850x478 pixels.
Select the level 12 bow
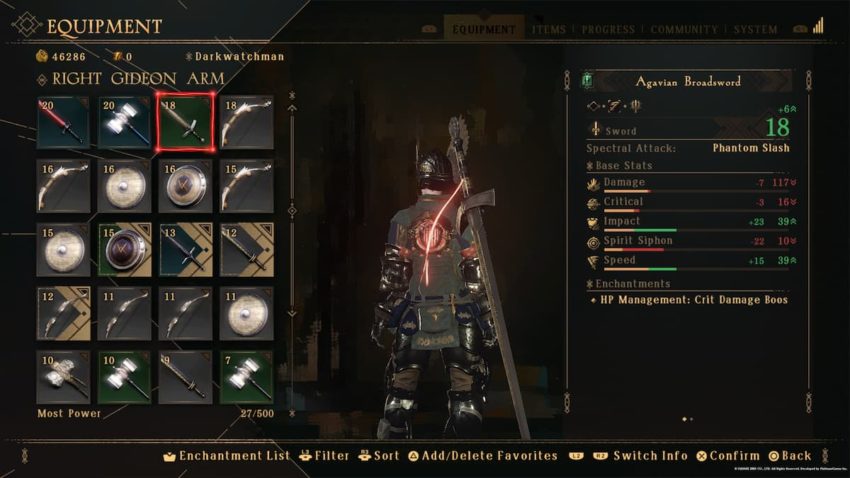63,314
